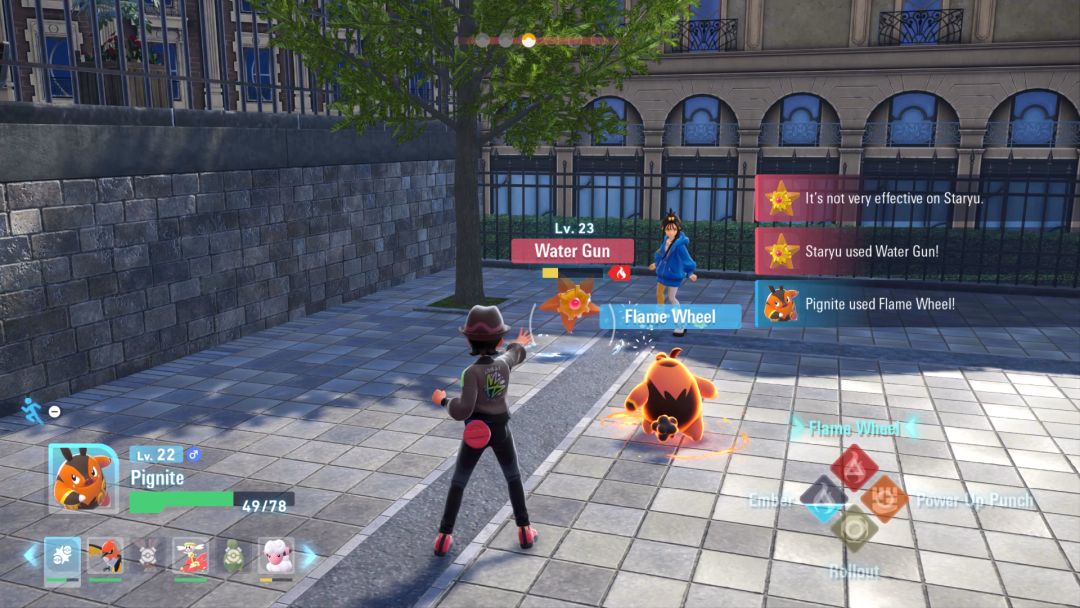Cycle party left with the arrow

[x=30, y=556]
